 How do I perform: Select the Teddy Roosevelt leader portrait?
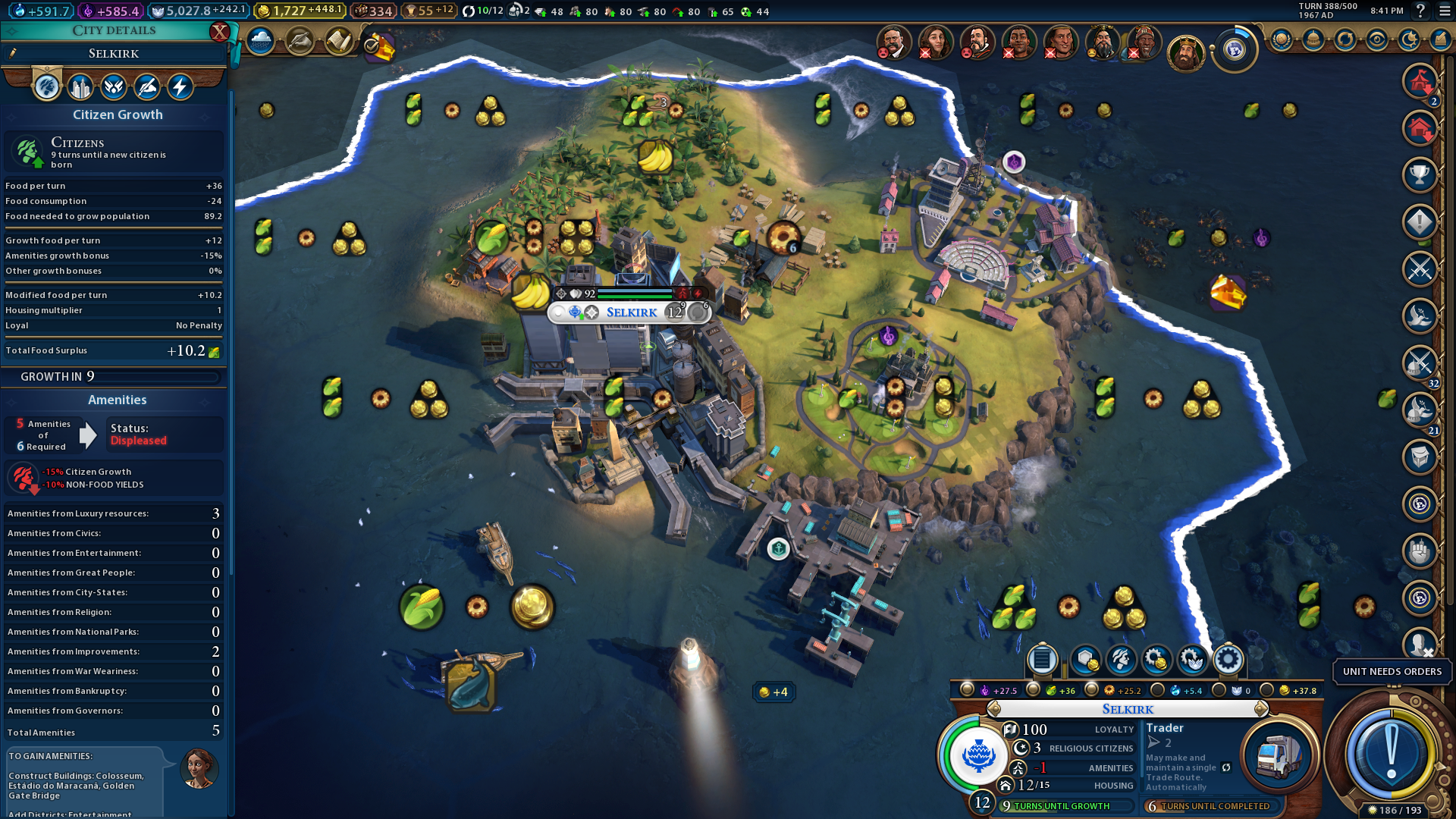point(893,42)
